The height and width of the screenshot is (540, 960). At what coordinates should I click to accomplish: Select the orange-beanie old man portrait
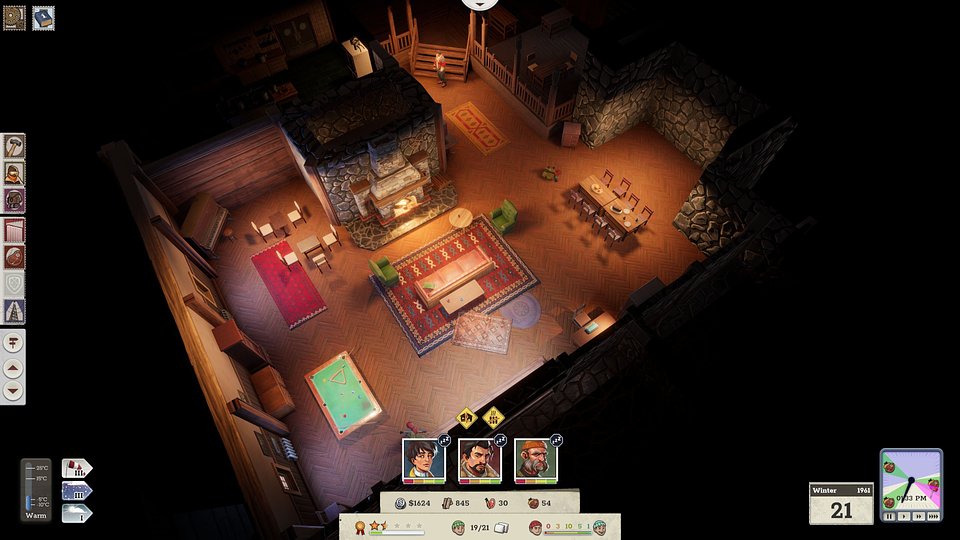click(535, 459)
